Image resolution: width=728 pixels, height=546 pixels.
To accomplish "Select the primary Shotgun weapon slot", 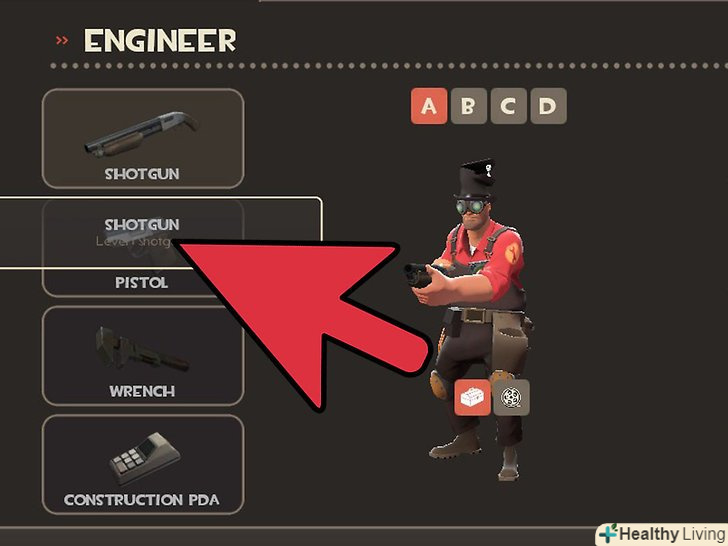I will [143, 138].
